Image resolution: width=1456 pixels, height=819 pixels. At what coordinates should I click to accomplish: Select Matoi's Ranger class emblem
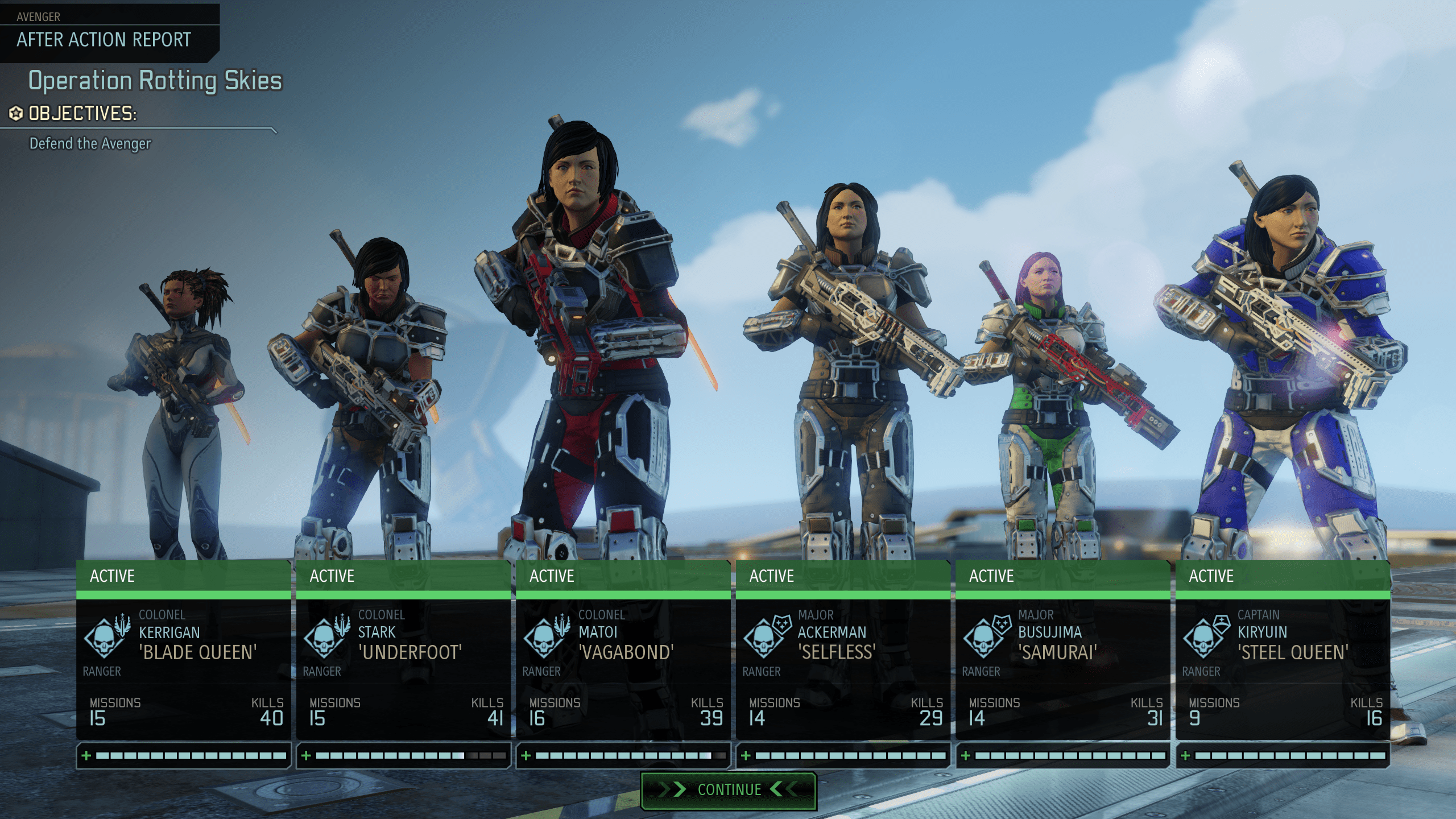pyautogui.click(x=544, y=638)
